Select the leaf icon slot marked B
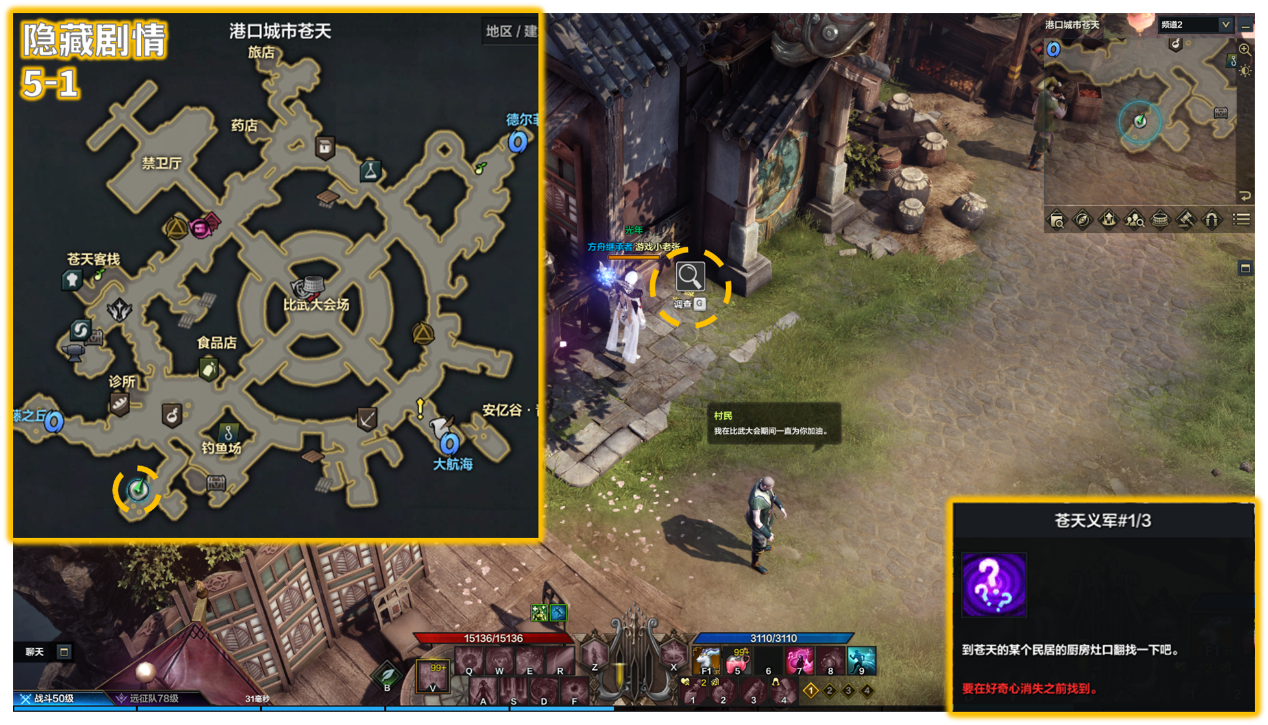This screenshot has width=1268, height=725. (x=388, y=675)
